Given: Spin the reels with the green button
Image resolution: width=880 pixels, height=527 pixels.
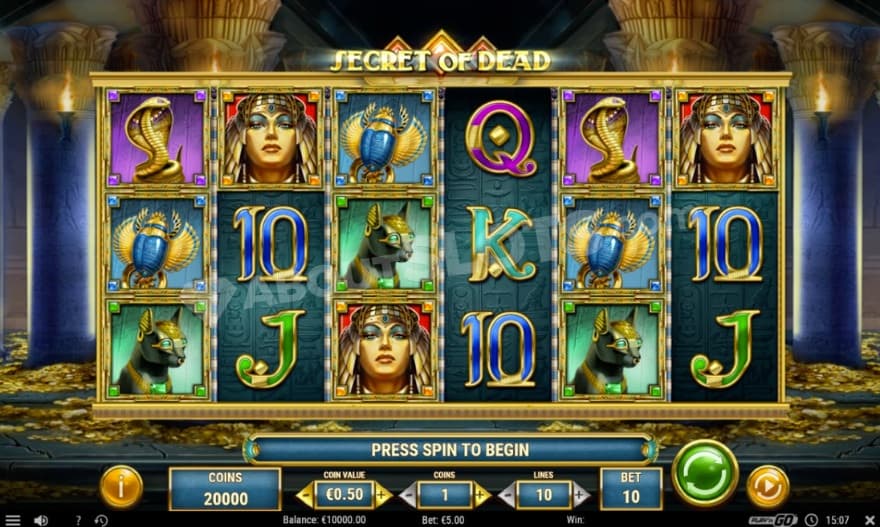Looking at the screenshot, I should point(705,473).
